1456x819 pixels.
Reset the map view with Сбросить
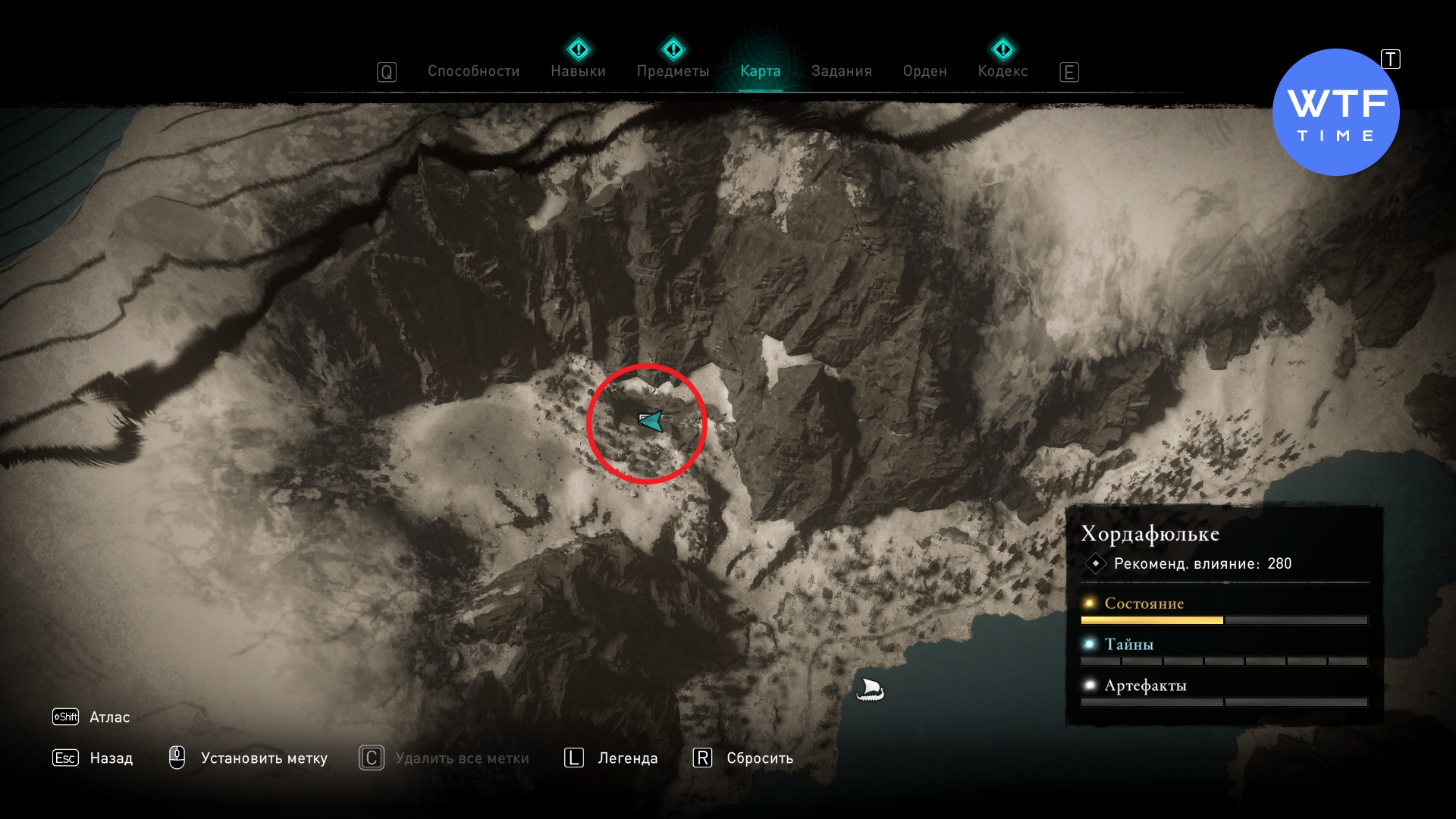pyautogui.click(x=759, y=758)
